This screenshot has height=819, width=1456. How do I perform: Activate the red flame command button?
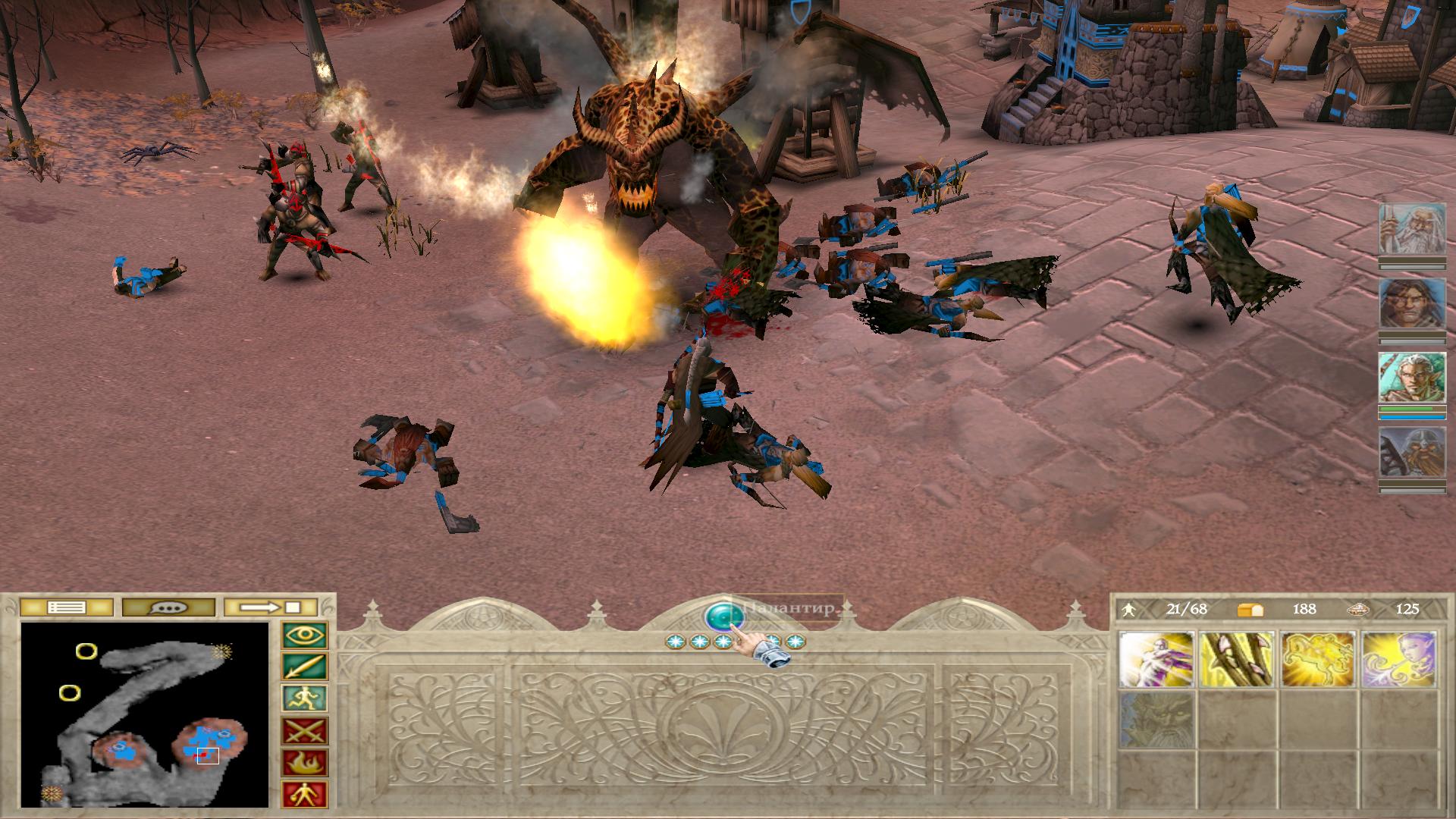pyautogui.click(x=305, y=763)
